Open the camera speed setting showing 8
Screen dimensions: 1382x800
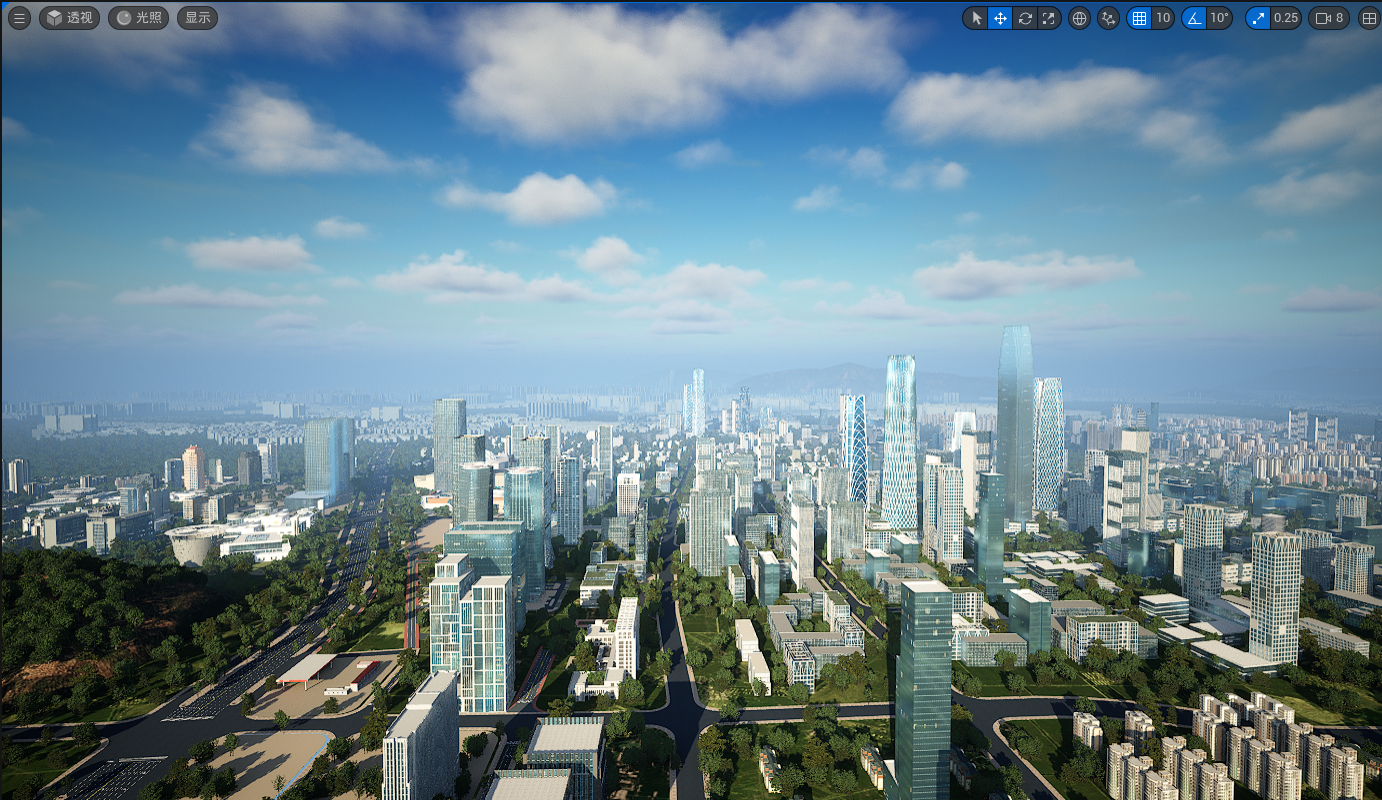click(x=1329, y=18)
